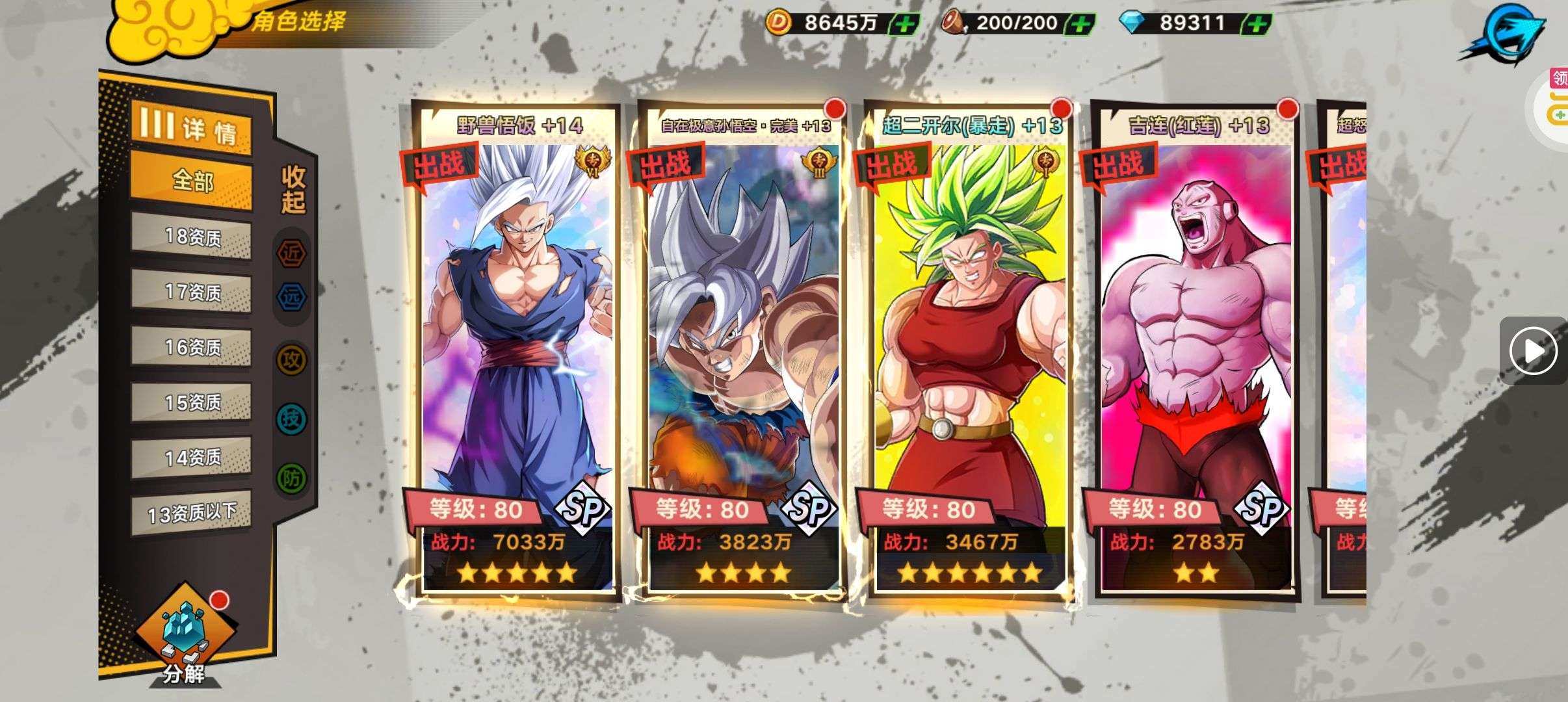This screenshot has width=1568, height=702.
Task: Toggle the 防 defense role filter
Action: pyautogui.click(x=292, y=478)
